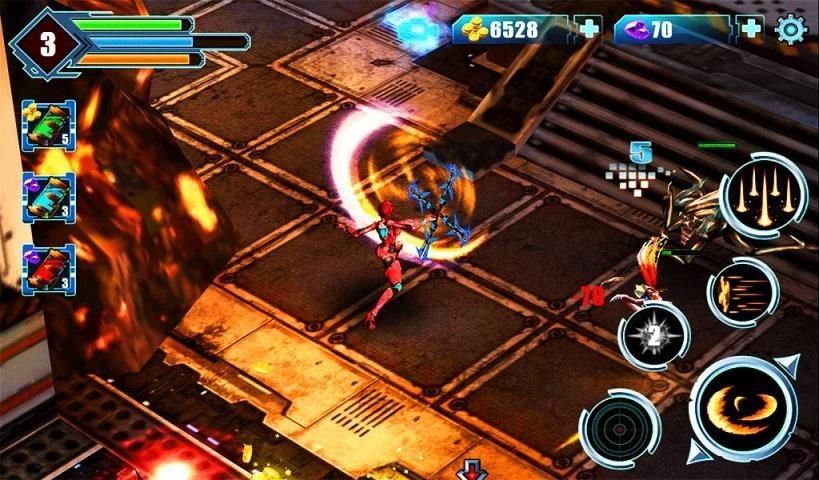
Task: Use the green scroll item
Action: click(48, 126)
